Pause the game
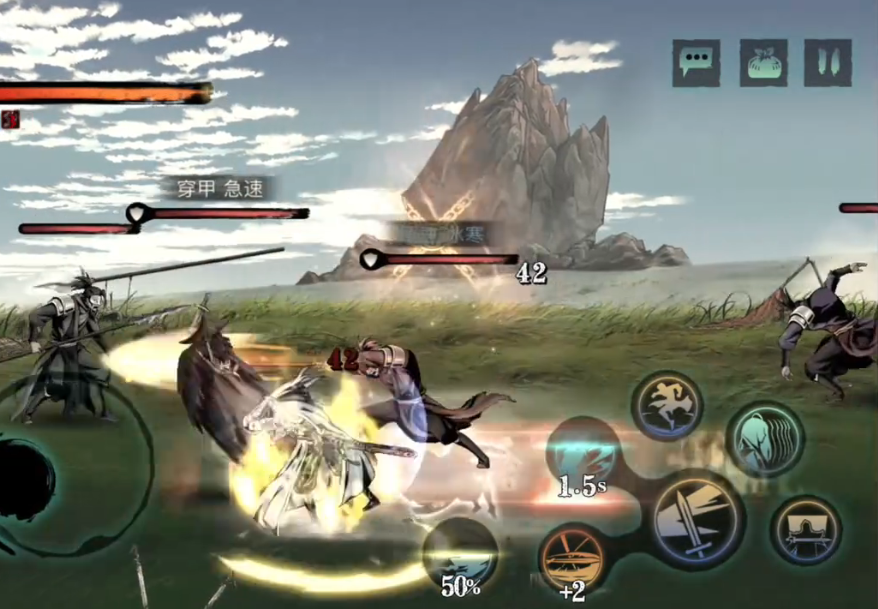 828,63
